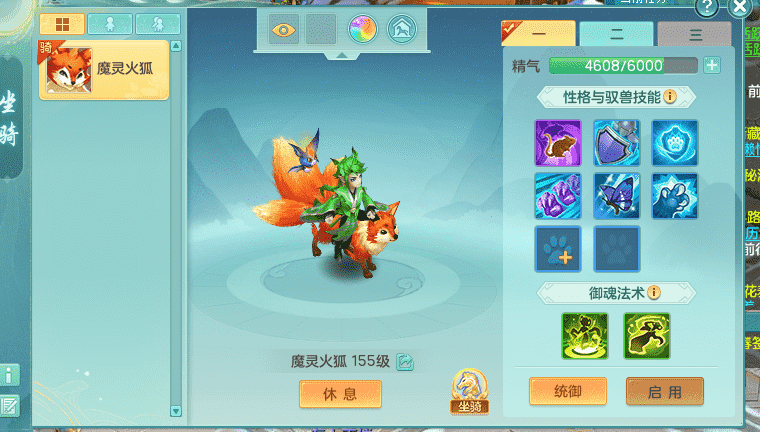Select the 魔灵火狐 mount in the list
Viewport: 760px width, 432px height.
(103, 71)
